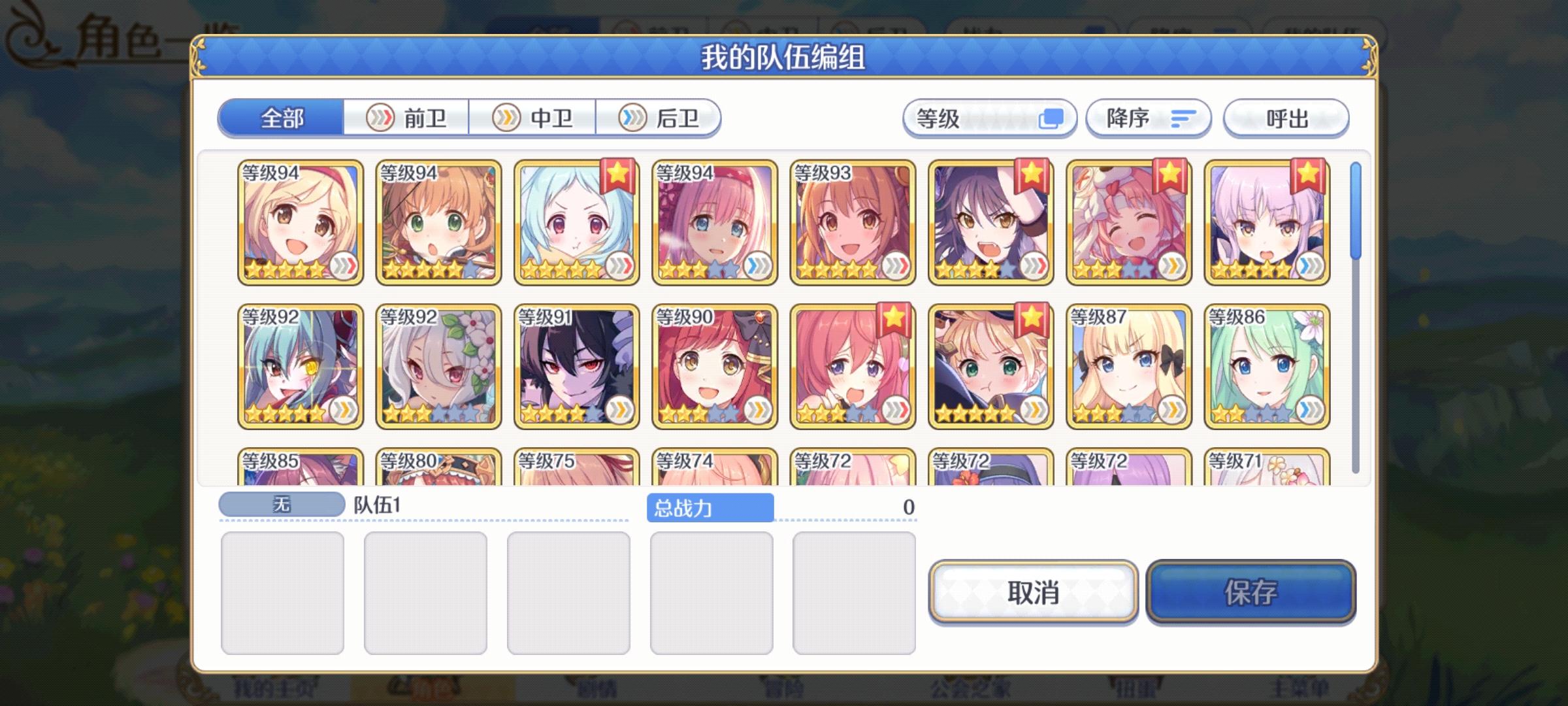Switch to the 全部 (All) tab

[282, 118]
